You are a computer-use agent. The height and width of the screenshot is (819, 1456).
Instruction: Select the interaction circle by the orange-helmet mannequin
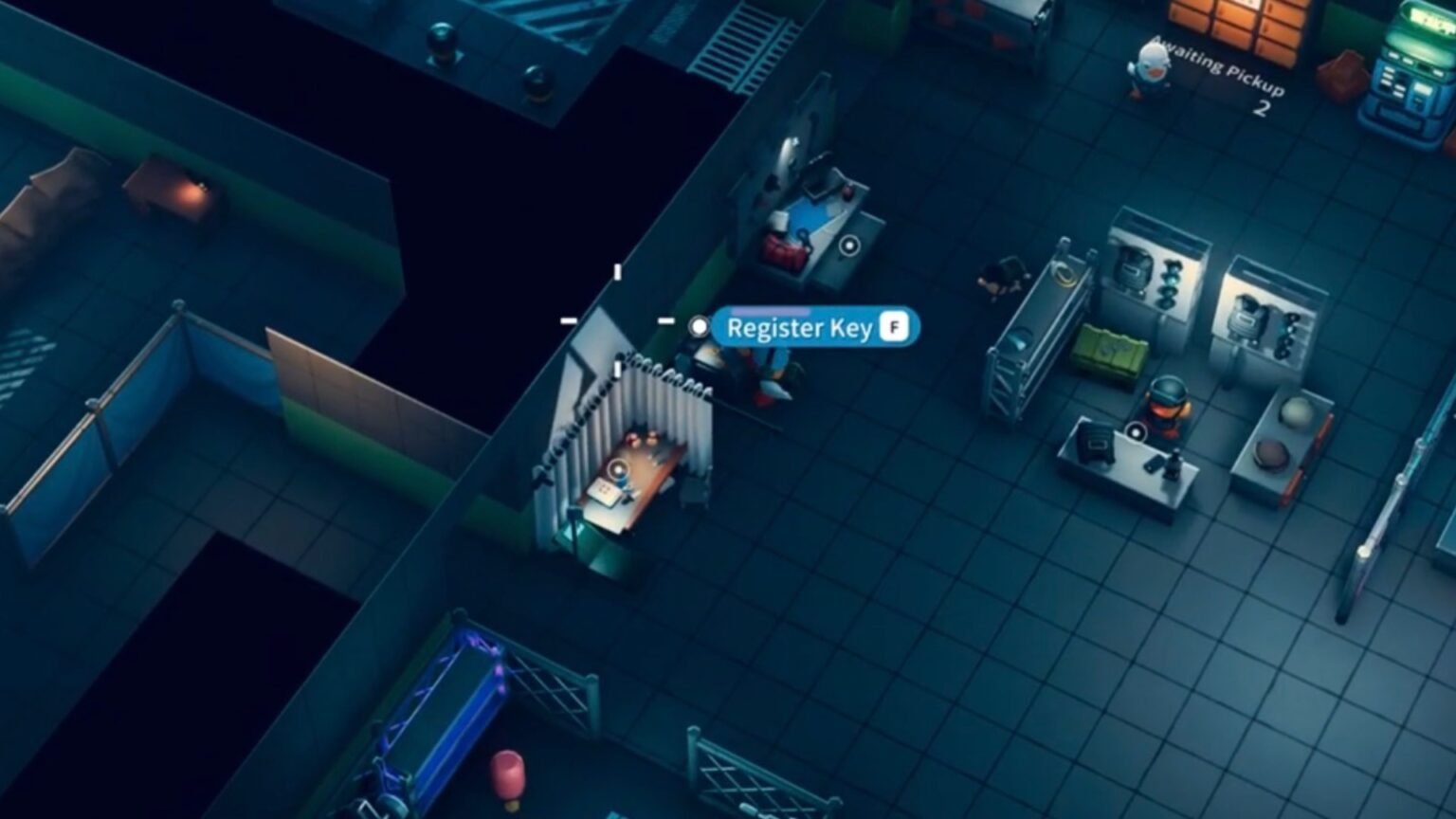coord(1136,430)
